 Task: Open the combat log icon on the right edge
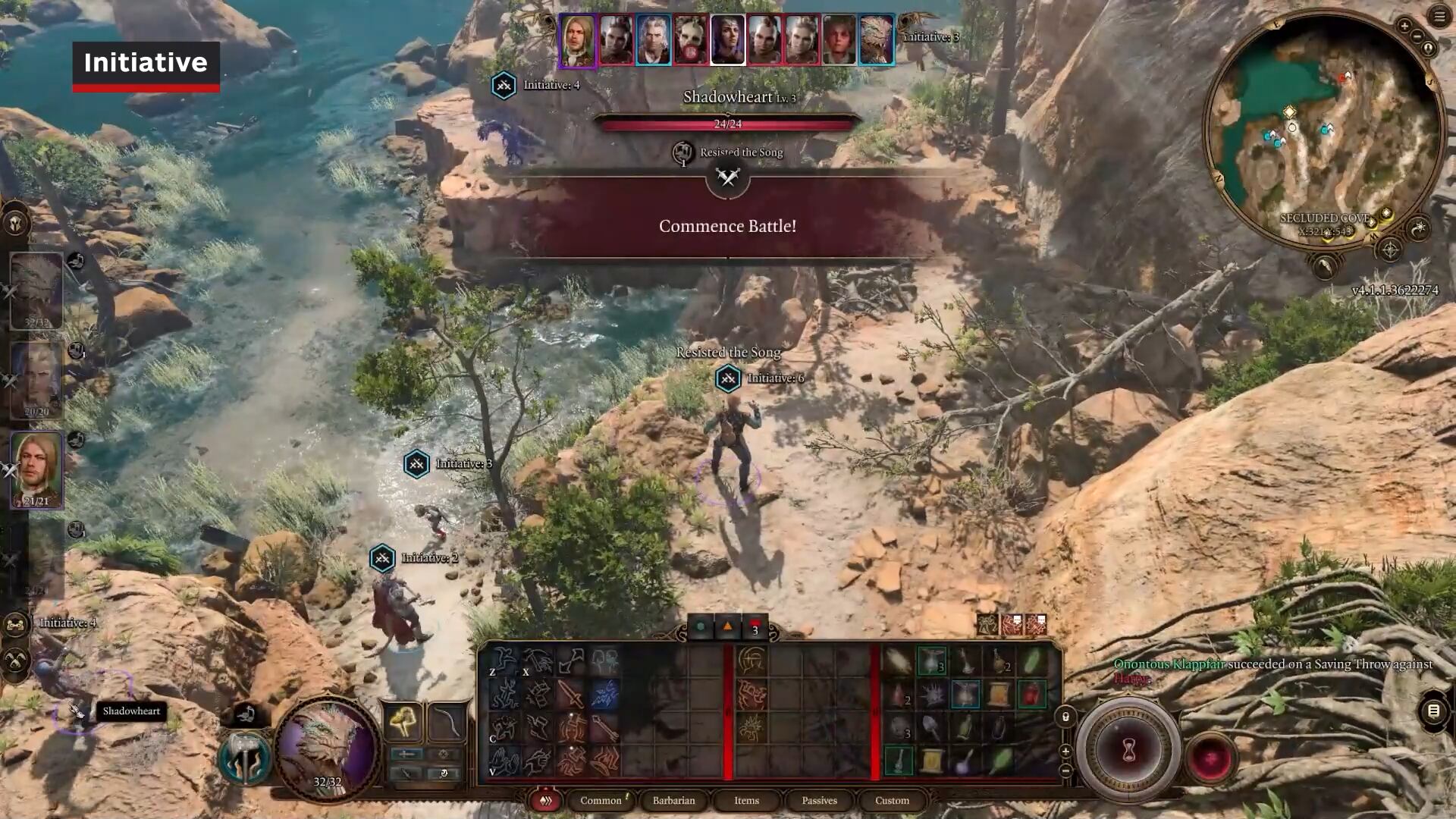1432,713
